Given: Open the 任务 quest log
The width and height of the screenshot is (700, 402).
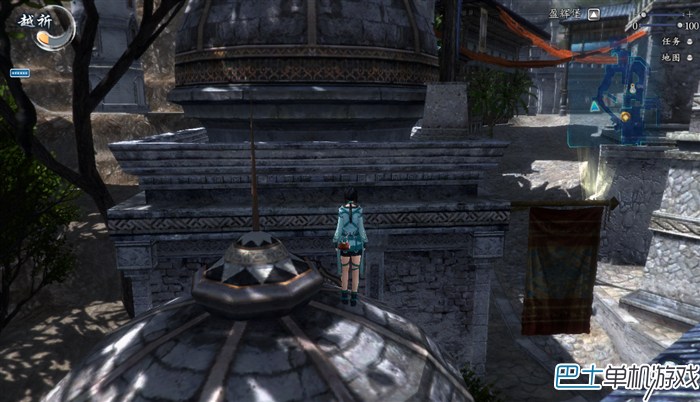Looking at the screenshot, I should coord(671,41).
